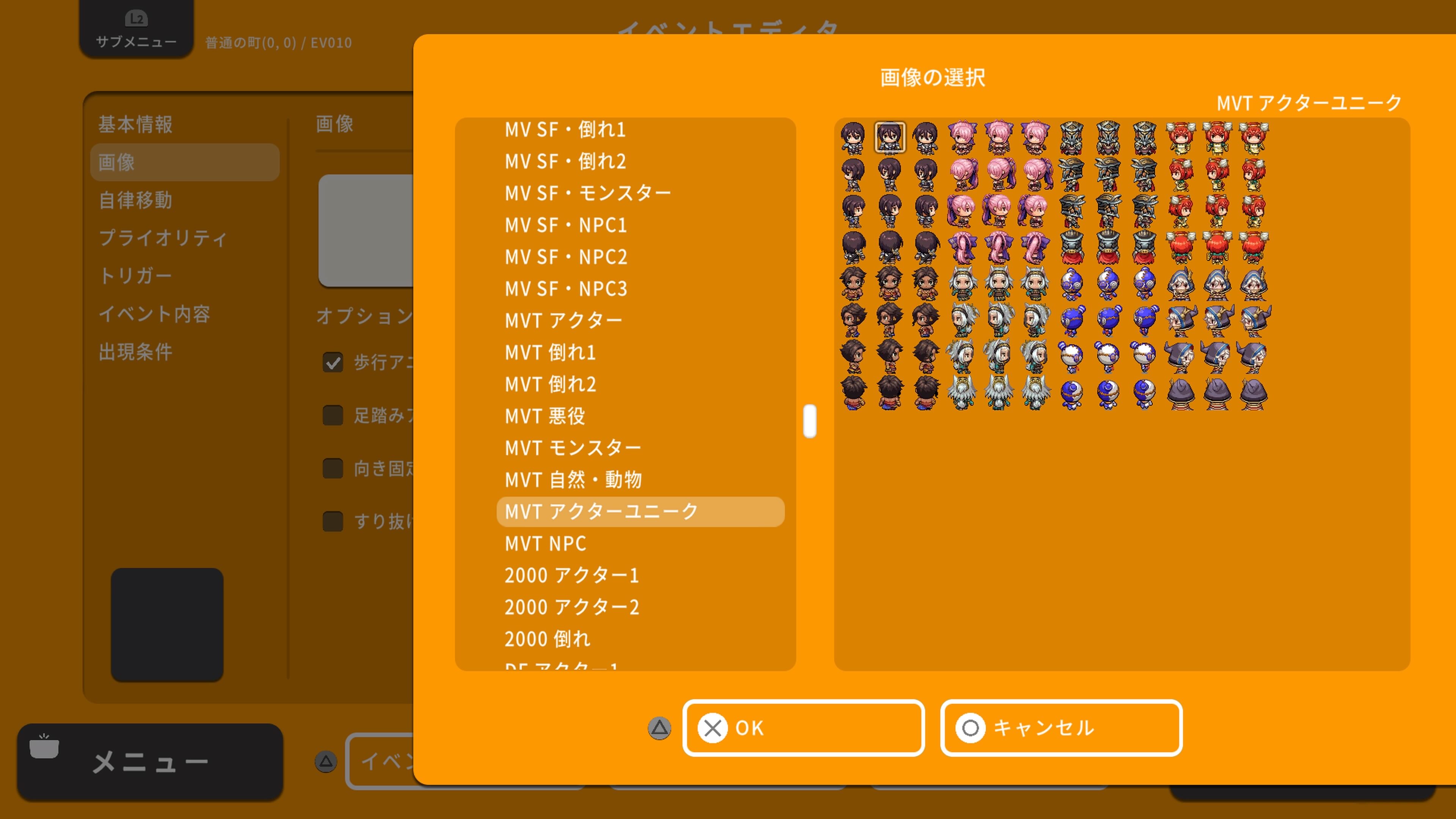Click the scrollbar between the two panels

coord(810,420)
